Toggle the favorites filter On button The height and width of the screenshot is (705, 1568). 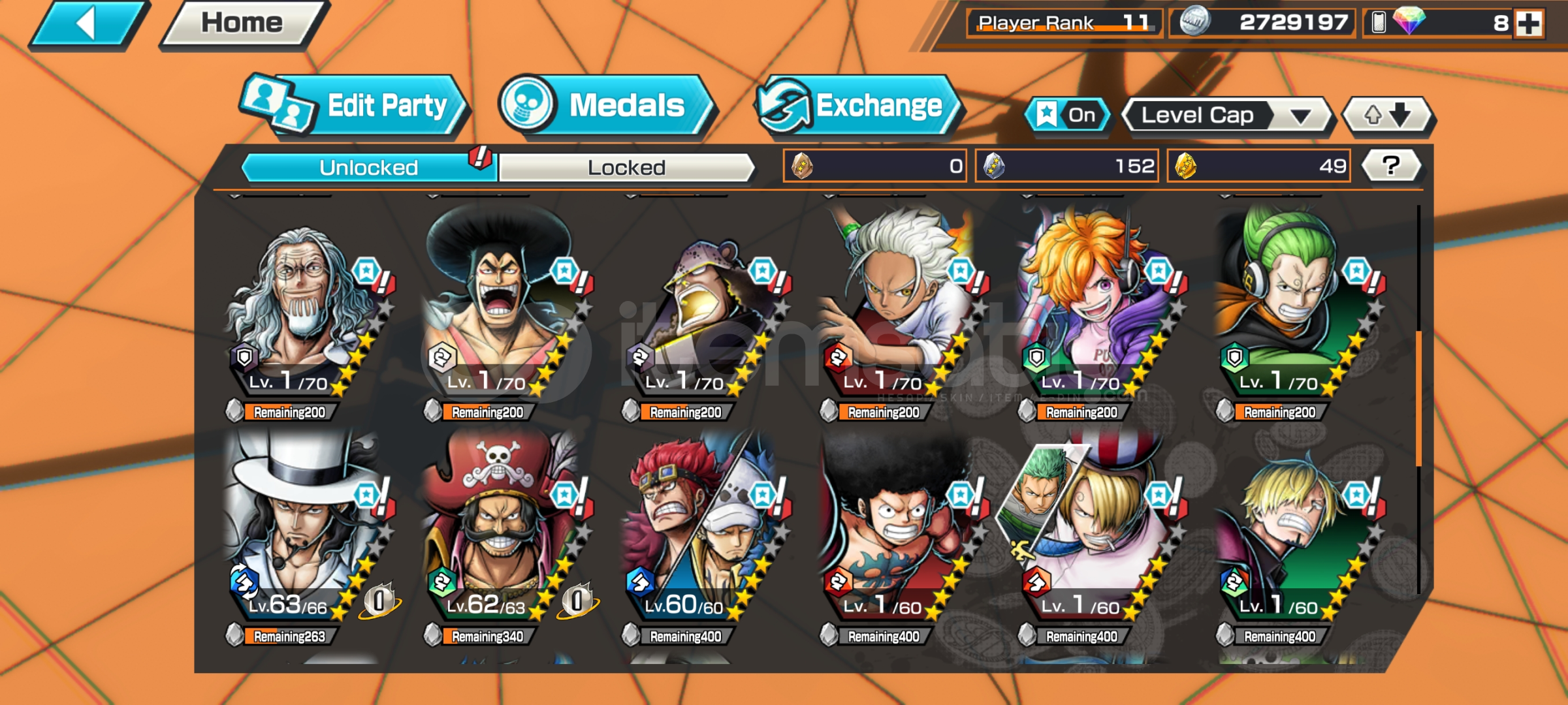point(1068,116)
